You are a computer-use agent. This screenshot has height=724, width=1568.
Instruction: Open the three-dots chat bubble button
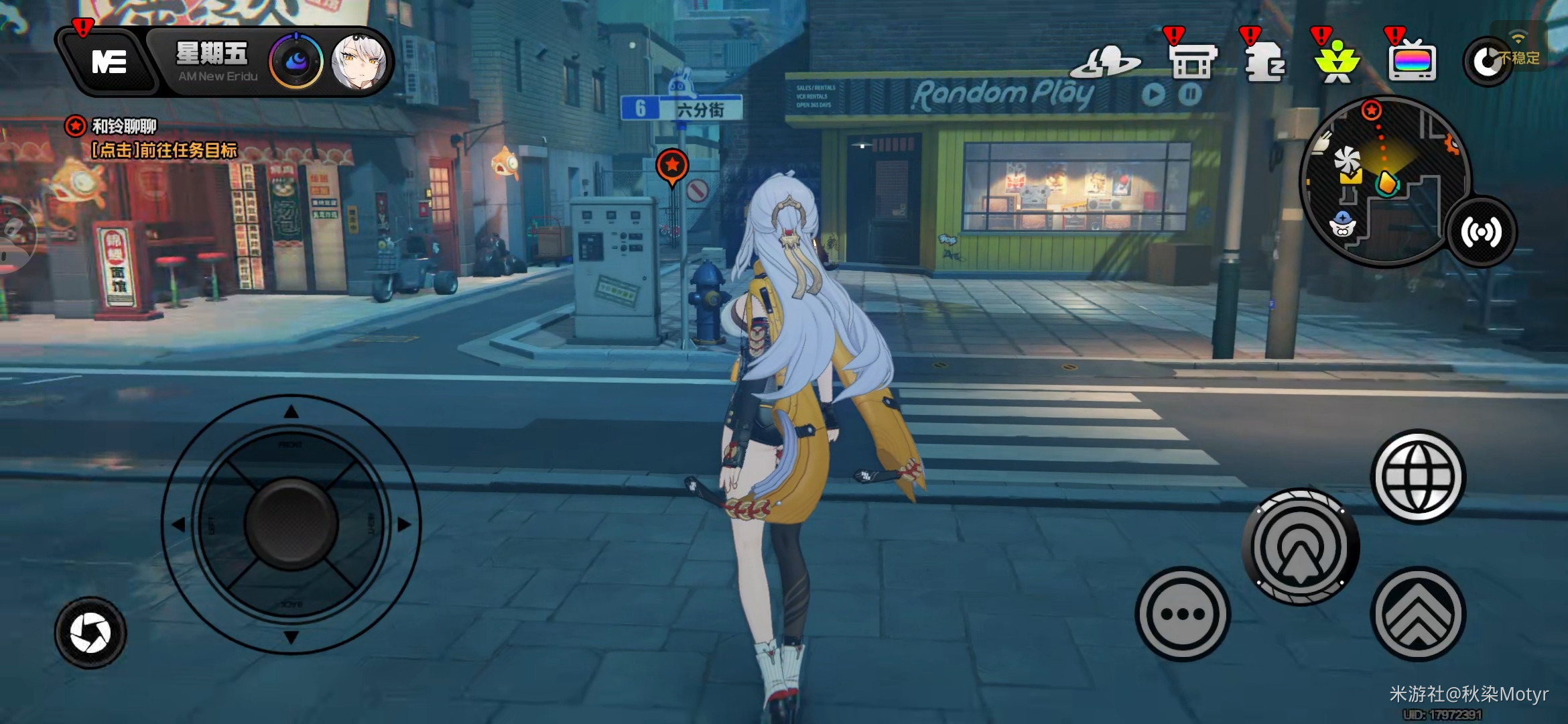pyautogui.click(x=1183, y=614)
